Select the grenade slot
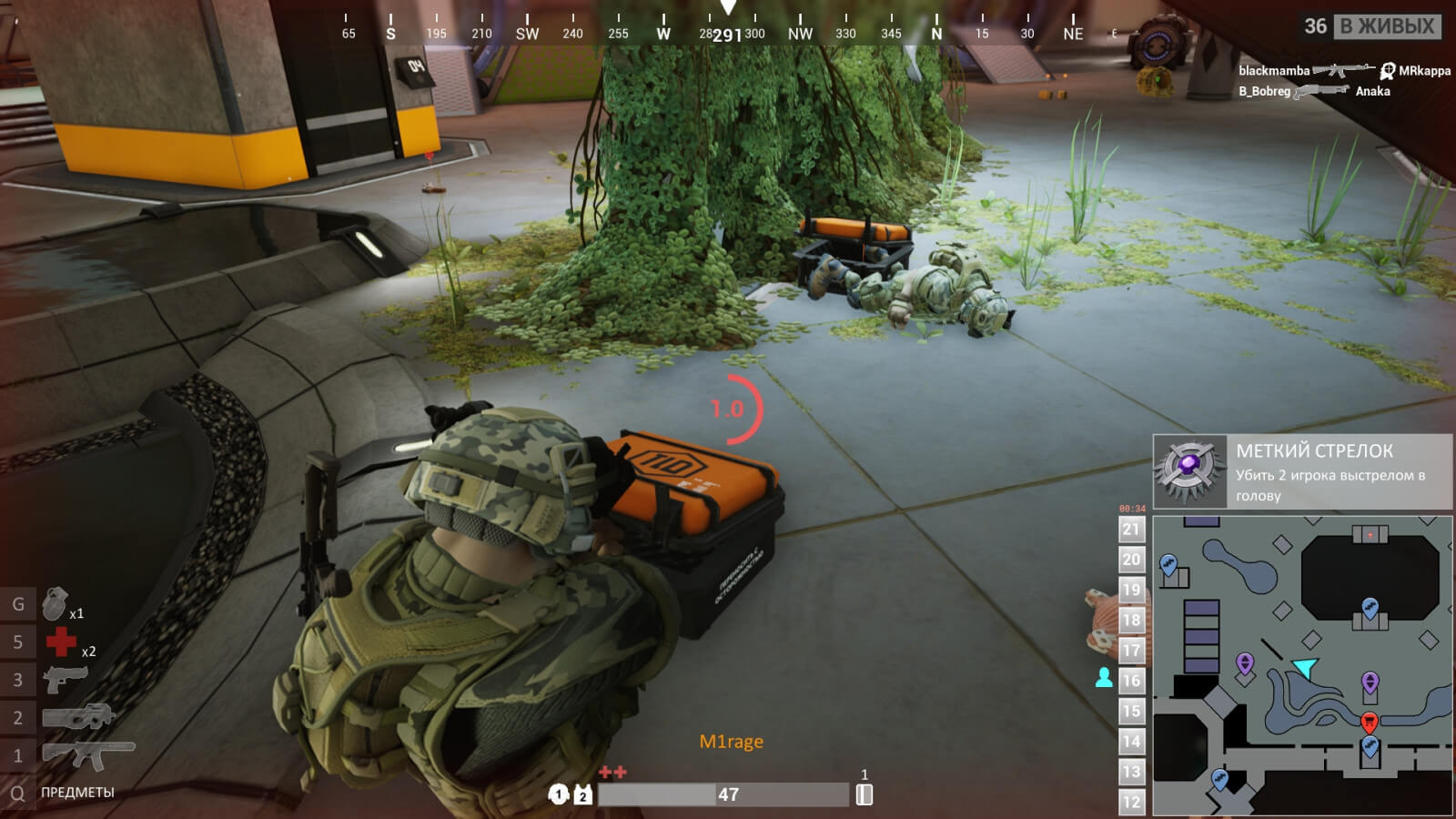This screenshot has width=1456, height=819. [56, 604]
